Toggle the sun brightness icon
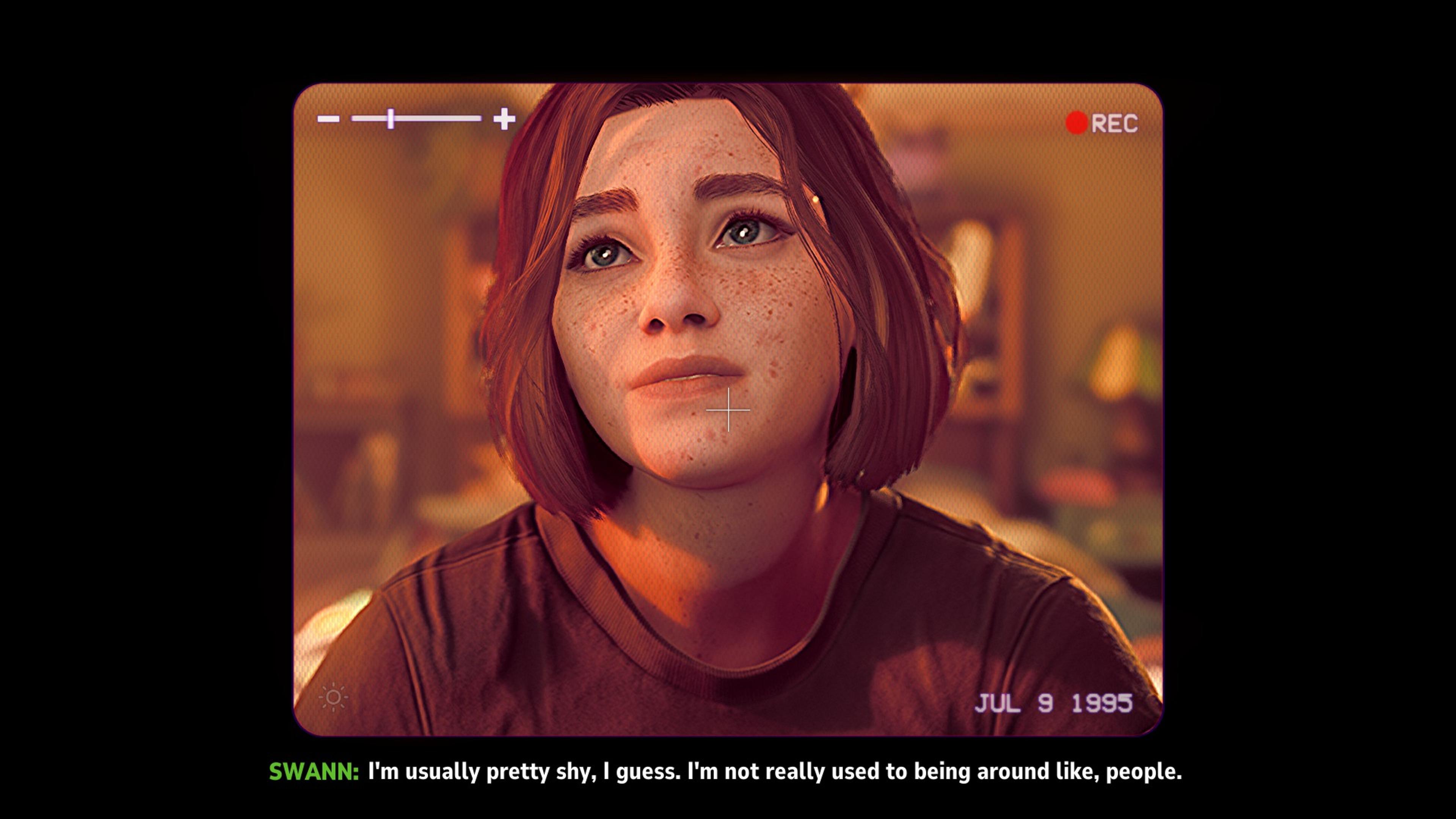The height and width of the screenshot is (819, 1456). [x=334, y=697]
